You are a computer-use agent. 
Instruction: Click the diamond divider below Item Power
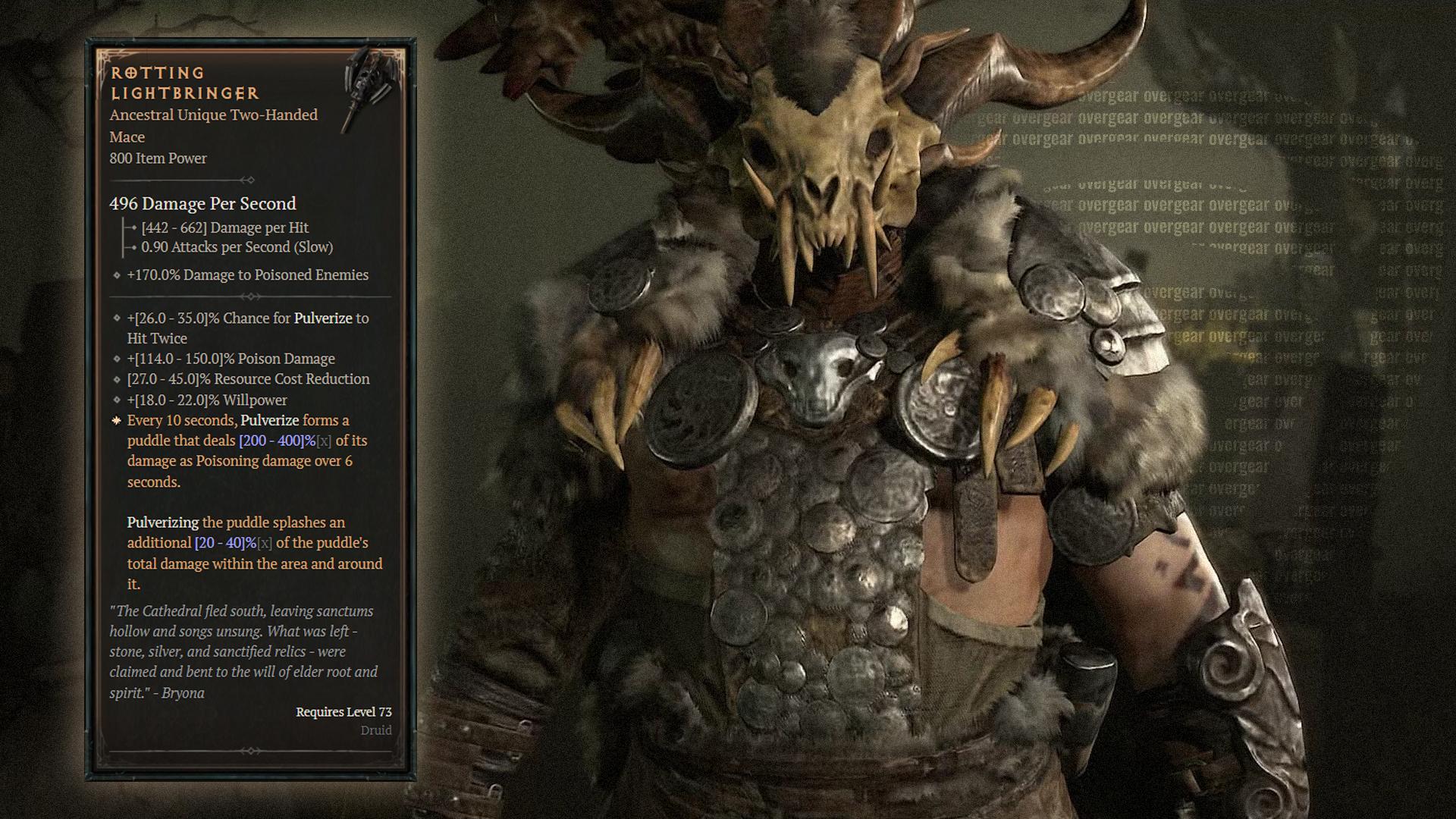point(249,180)
